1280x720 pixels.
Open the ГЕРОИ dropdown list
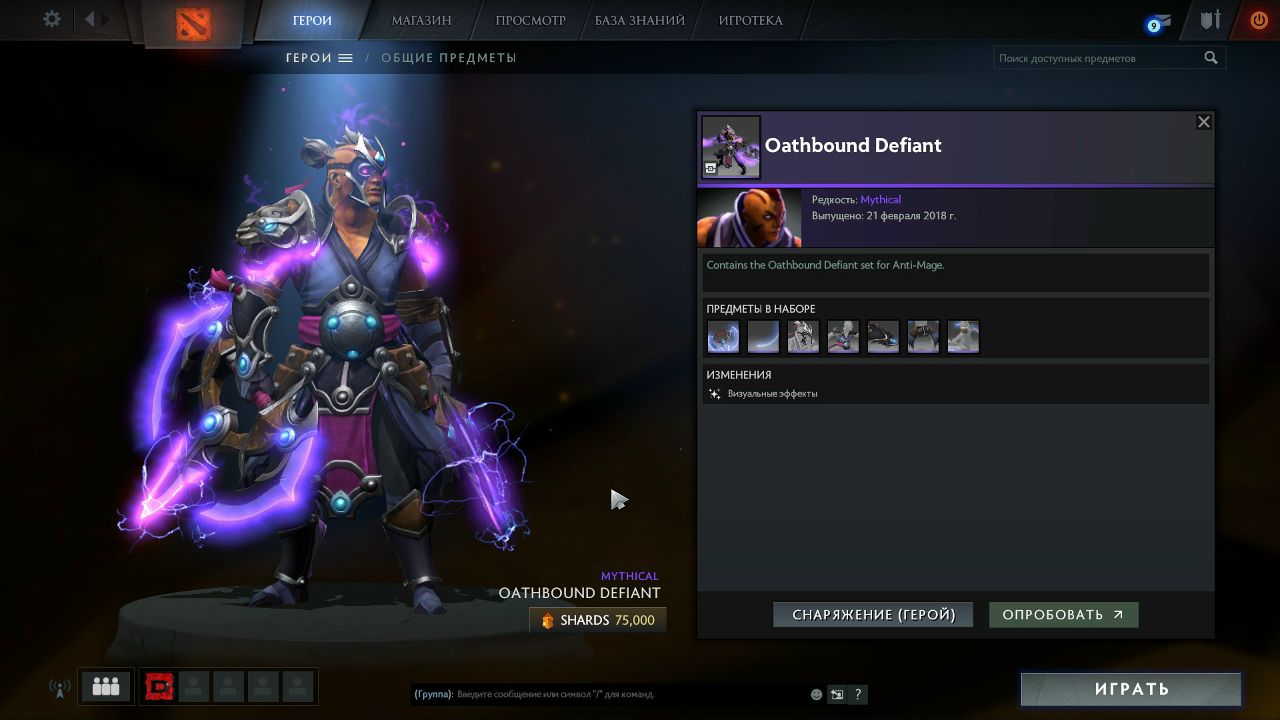click(x=320, y=58)
